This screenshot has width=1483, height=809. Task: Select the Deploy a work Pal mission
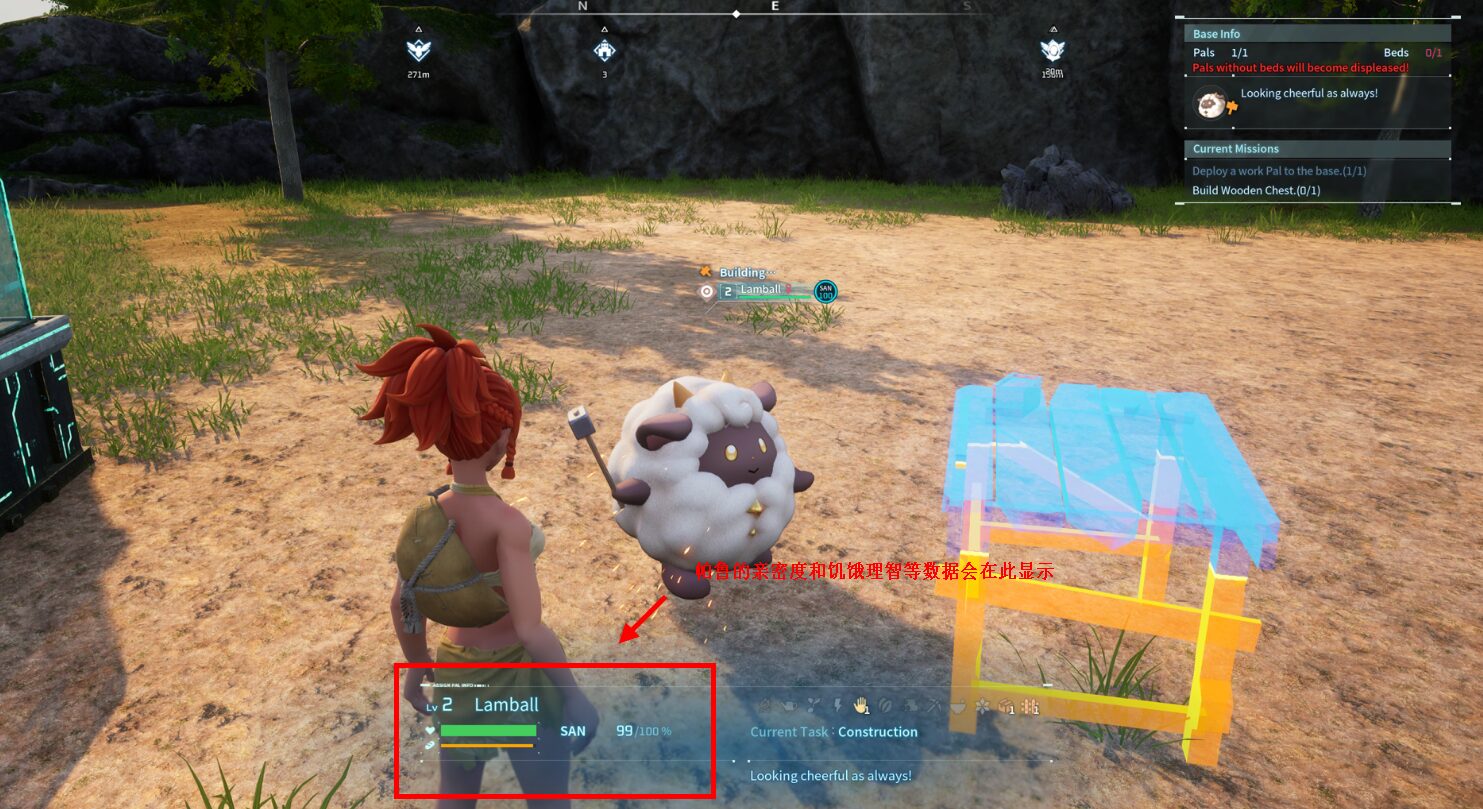(1278, 171)
